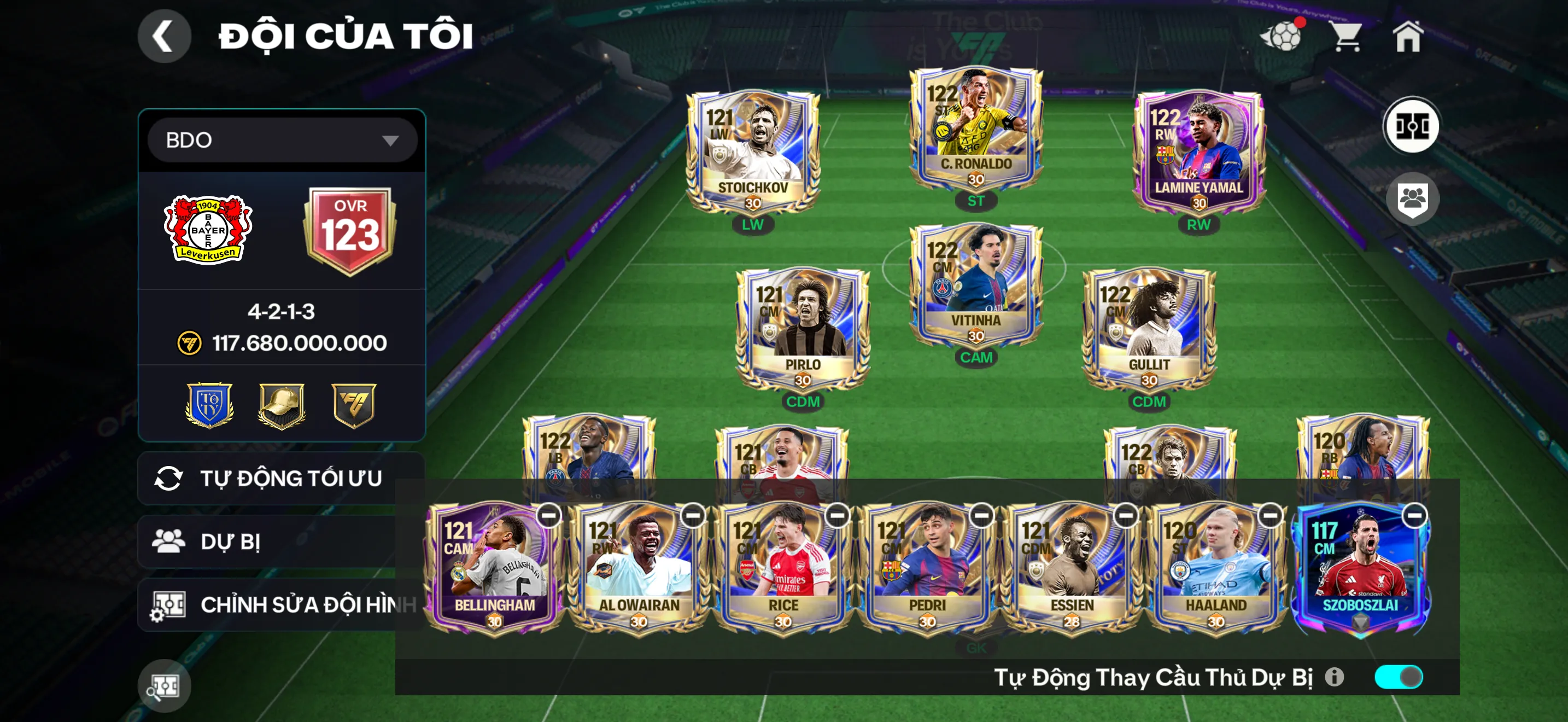This screenshot has height=722, width=1568.
Task: Open Chỉnh Sửa Đội Hình formation editor
Action: point(280,604)
